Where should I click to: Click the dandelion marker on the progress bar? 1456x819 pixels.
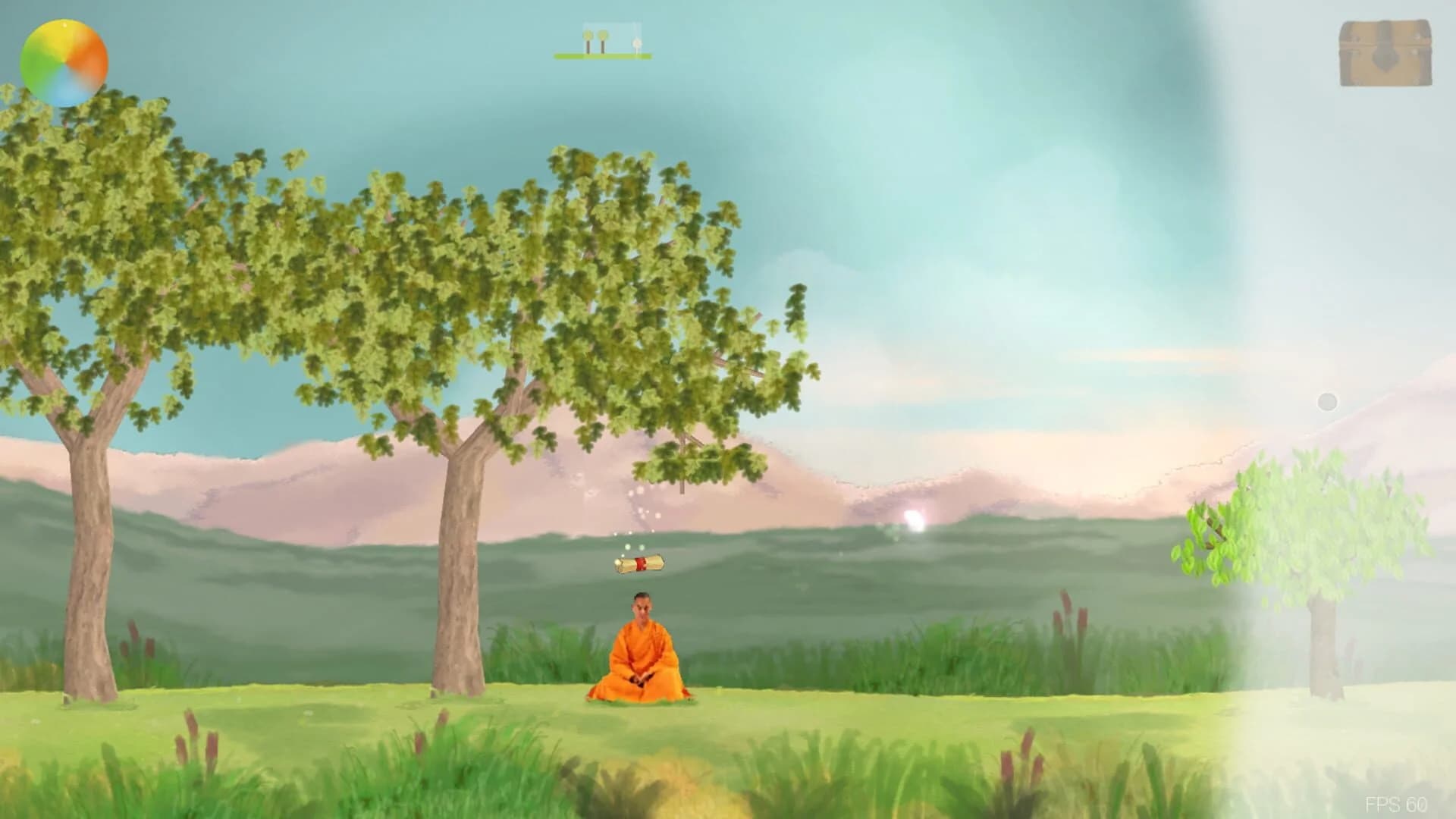[x=637, y=42]
